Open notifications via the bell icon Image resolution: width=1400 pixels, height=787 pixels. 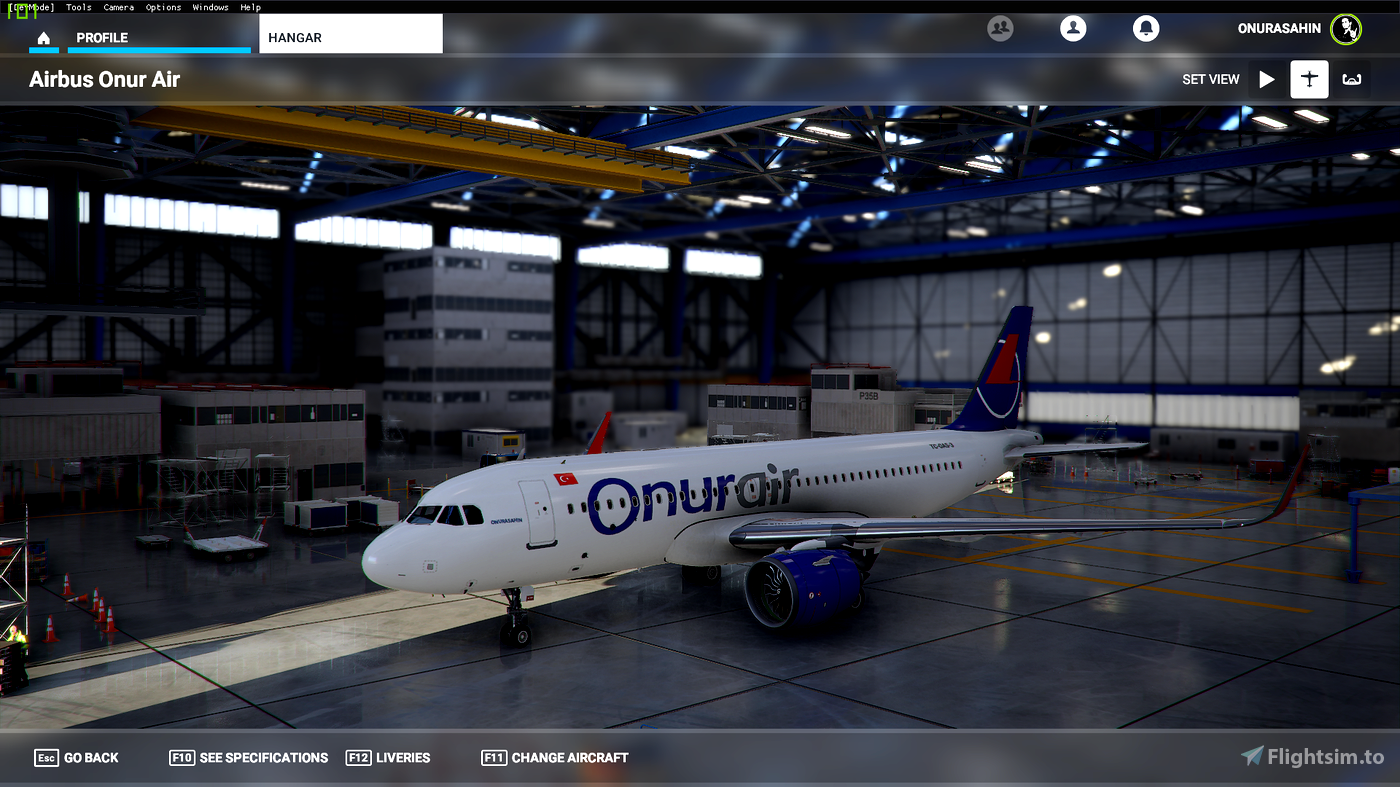1145,28
